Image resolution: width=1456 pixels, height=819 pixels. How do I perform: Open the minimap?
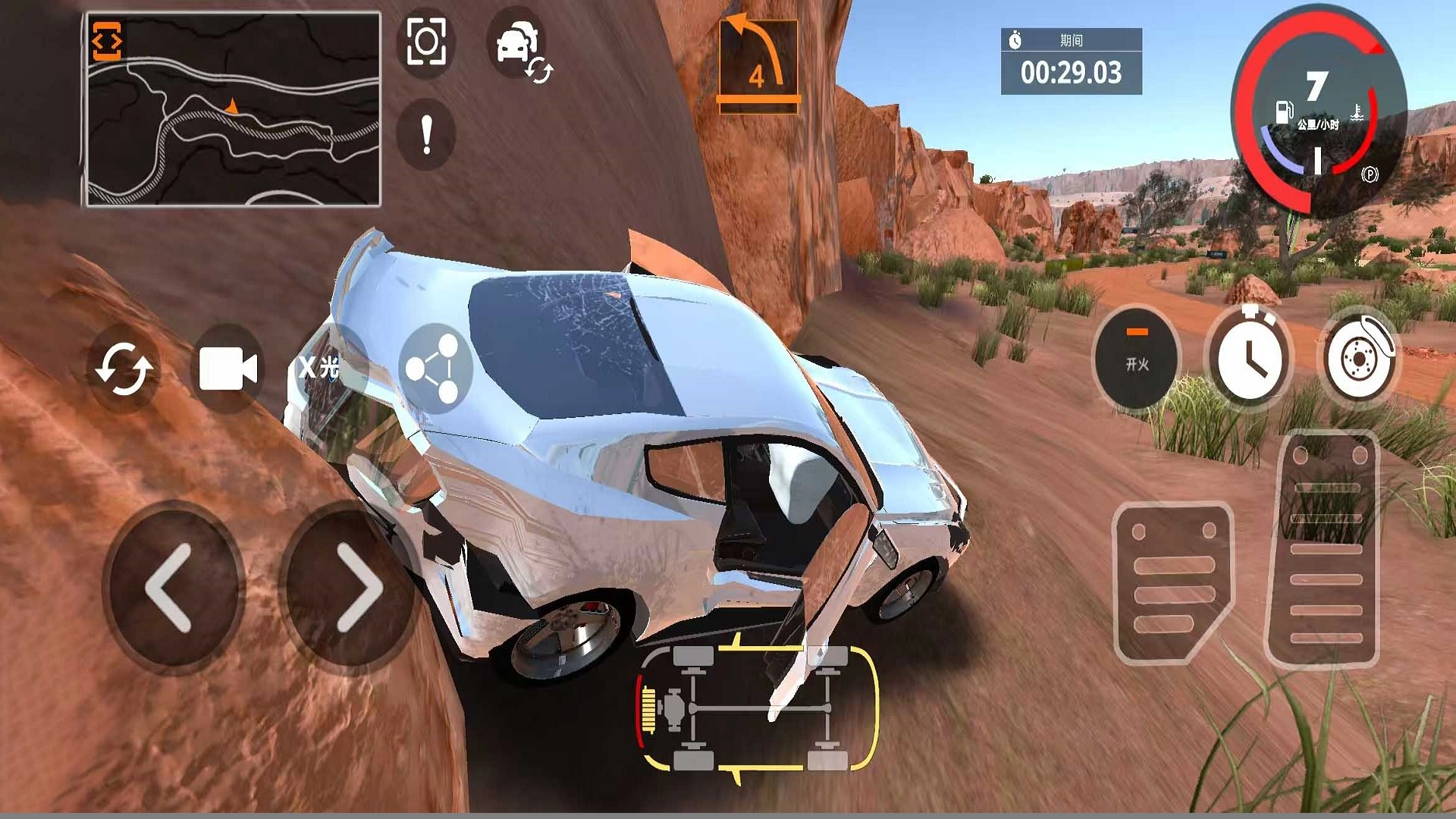coord(233,110)
